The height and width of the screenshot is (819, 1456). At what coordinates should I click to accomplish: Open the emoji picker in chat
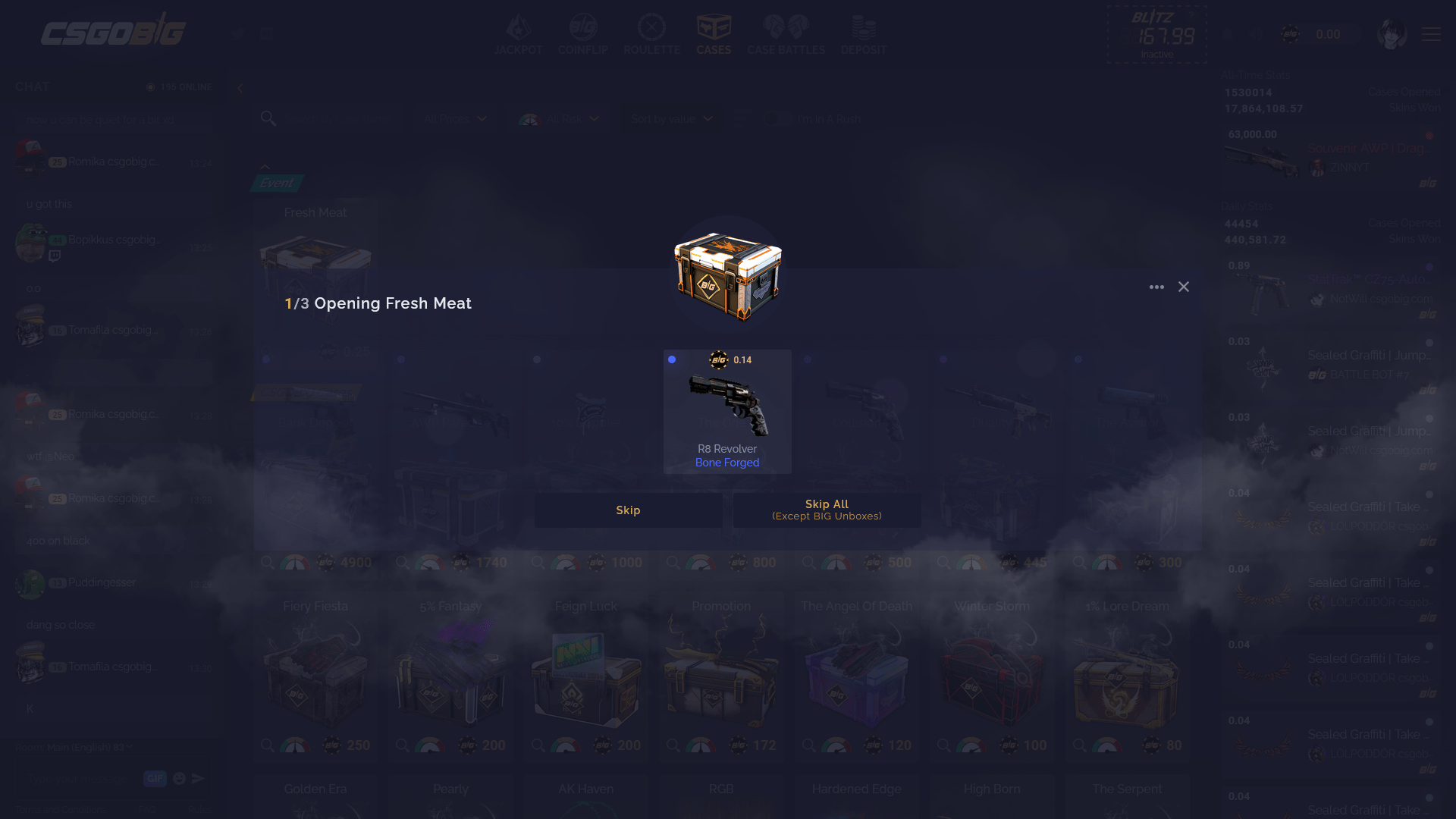[179, 778]
